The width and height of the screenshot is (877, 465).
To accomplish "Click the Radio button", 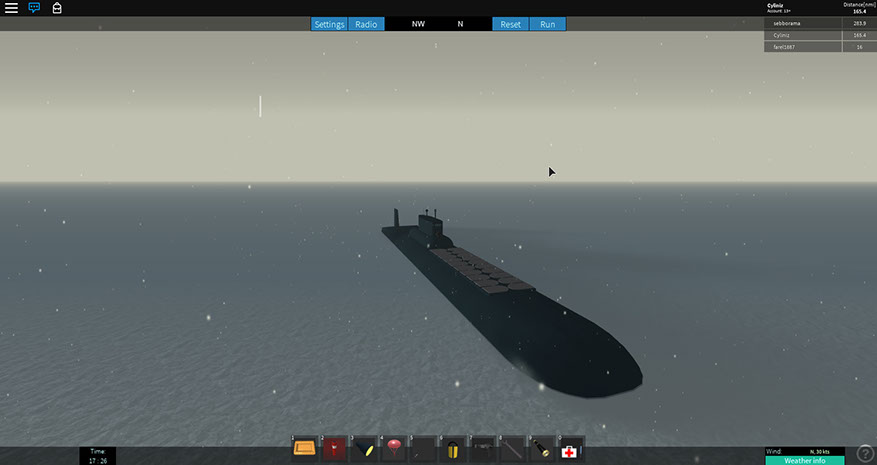I will [366, 24].
